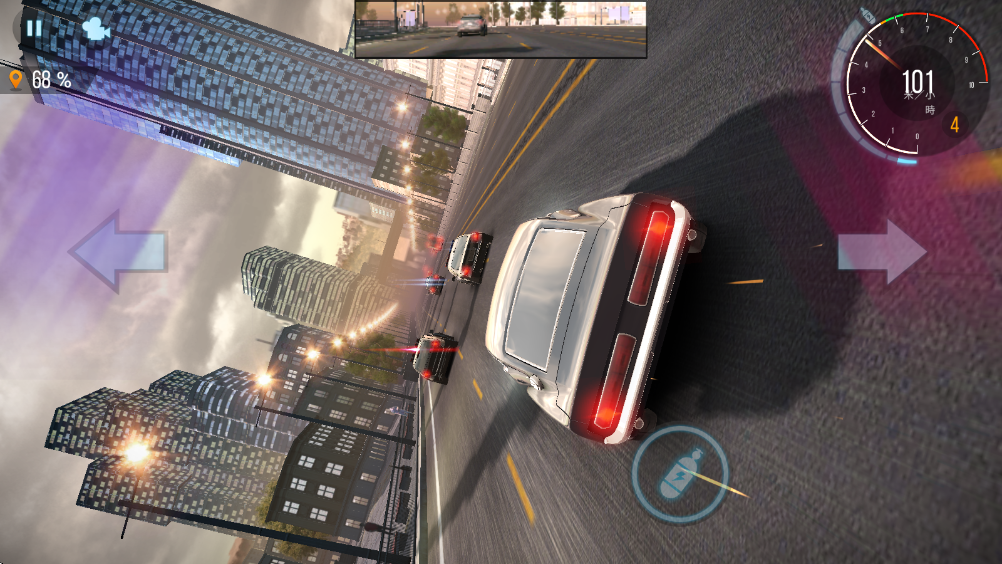1002x564 pixels.
Task: Tap the rear-view mirror display
Action: pos(500,28)
